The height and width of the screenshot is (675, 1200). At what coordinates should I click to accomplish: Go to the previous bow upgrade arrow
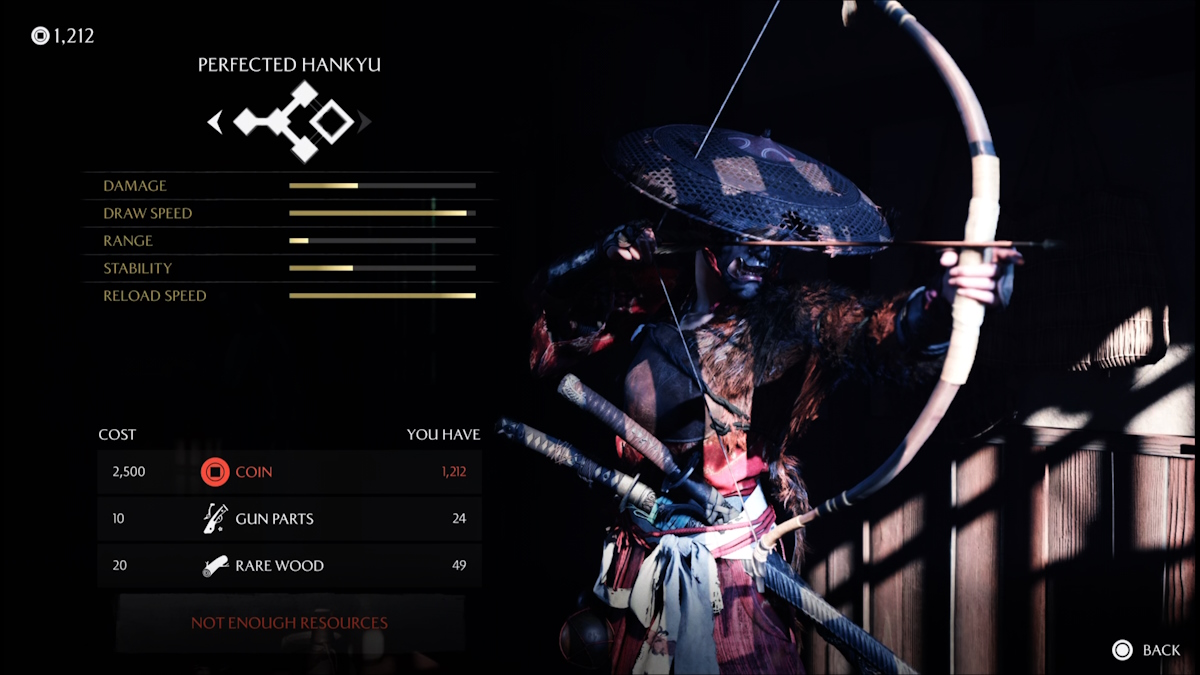(x=214, y=122)
